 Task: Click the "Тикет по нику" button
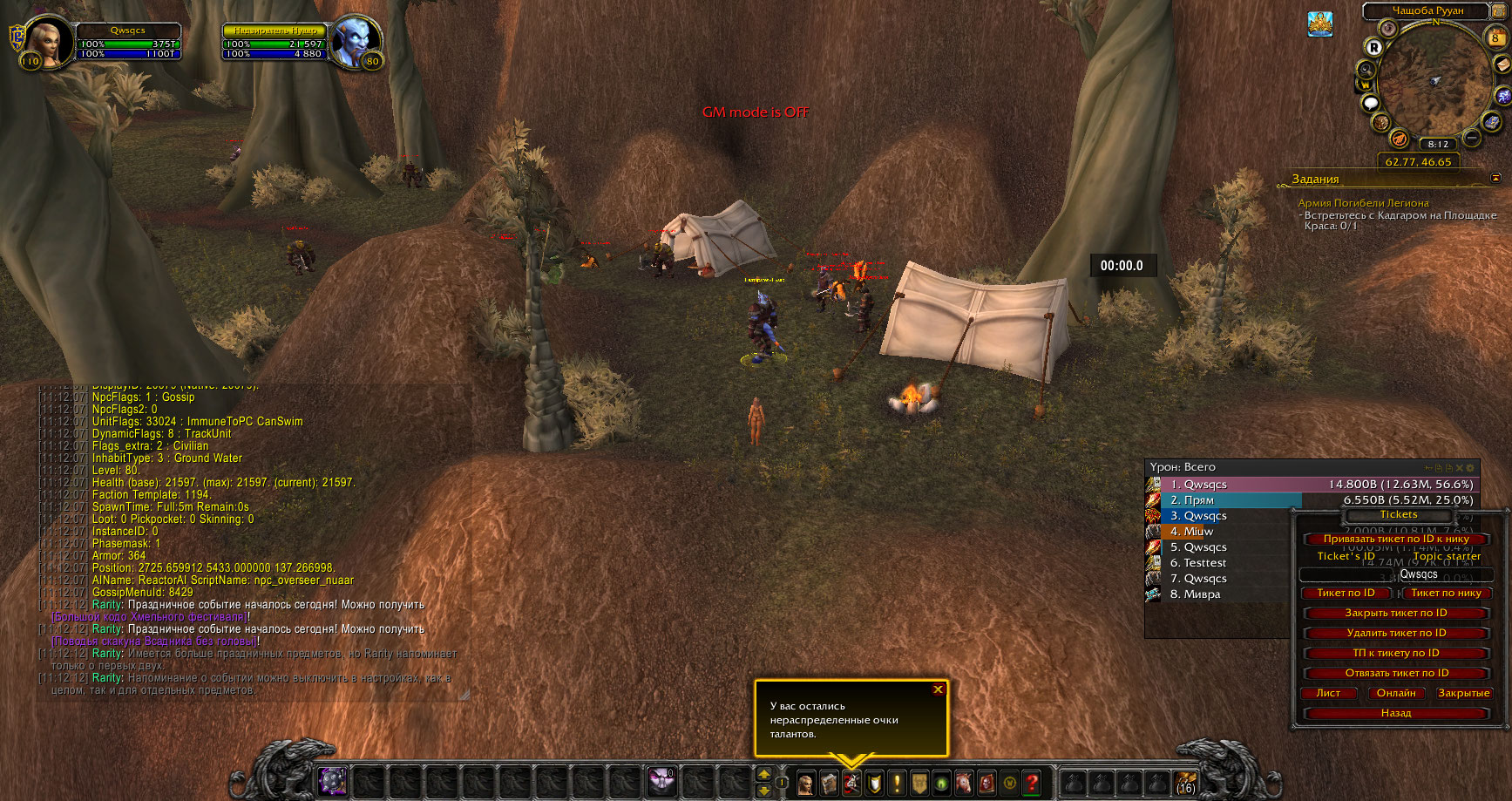coord(1446,593)
